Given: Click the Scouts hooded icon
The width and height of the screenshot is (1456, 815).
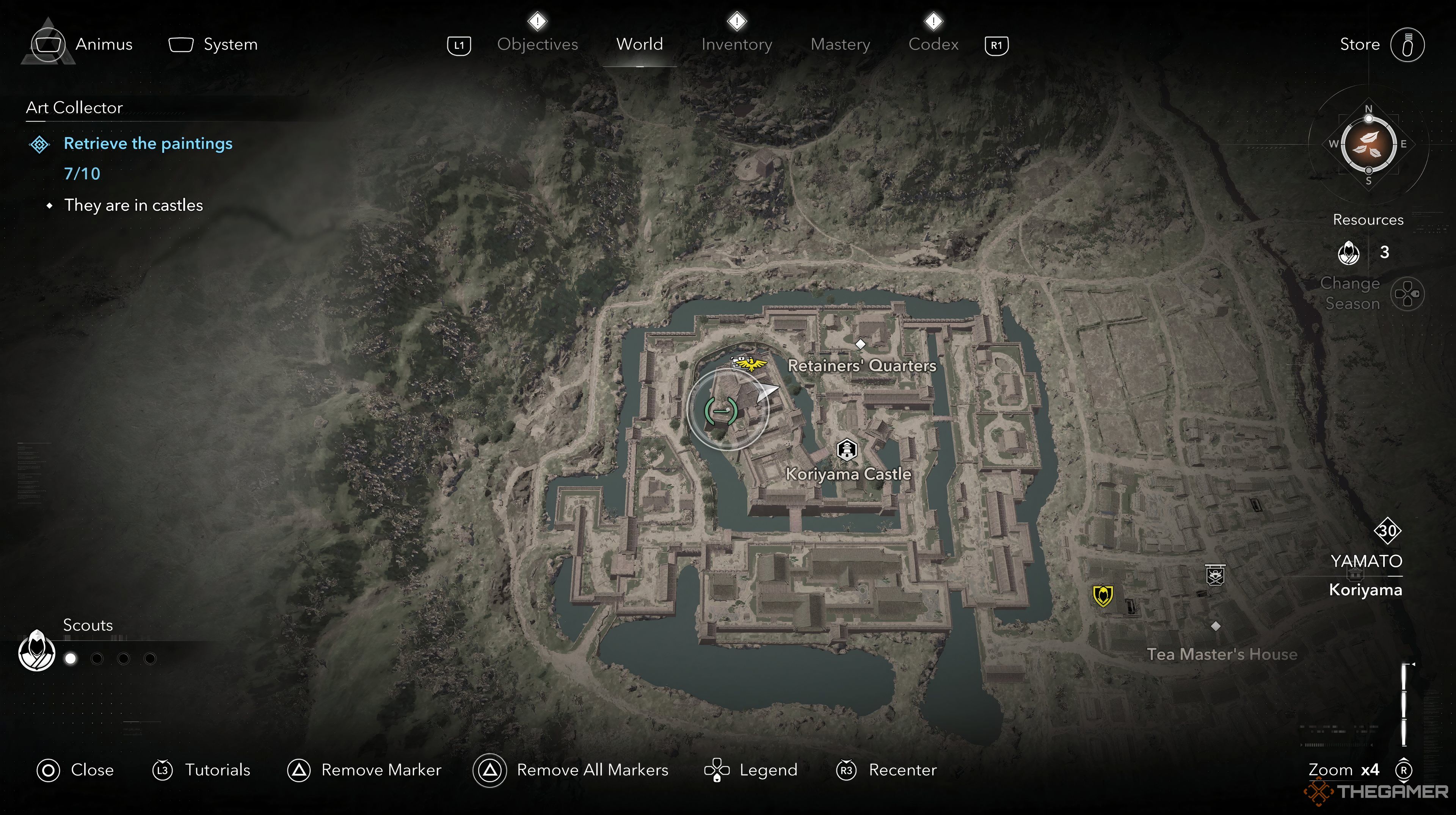Looking at the screenshot, I should point(37,650).
